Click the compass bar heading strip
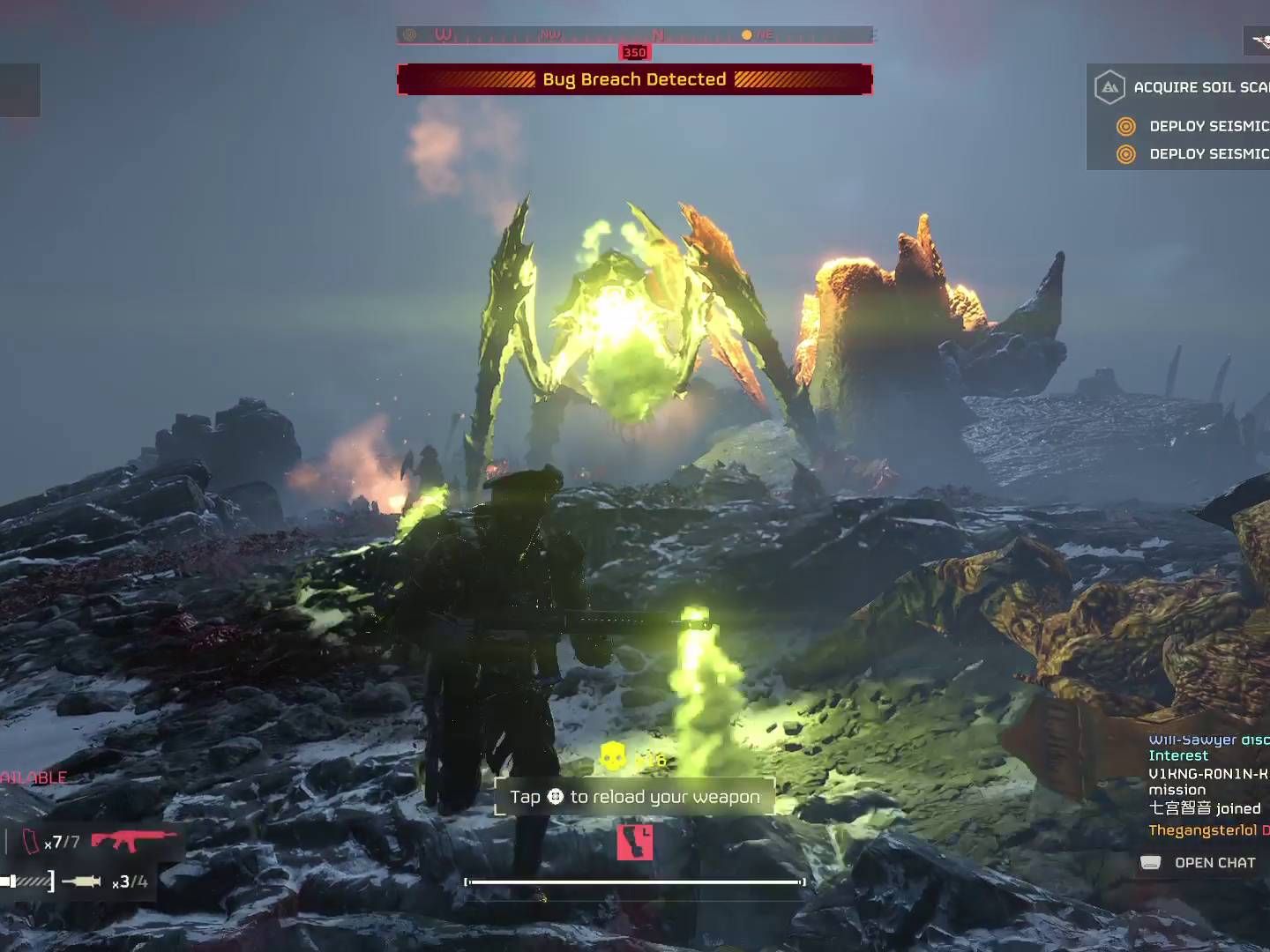 [634, 35]
